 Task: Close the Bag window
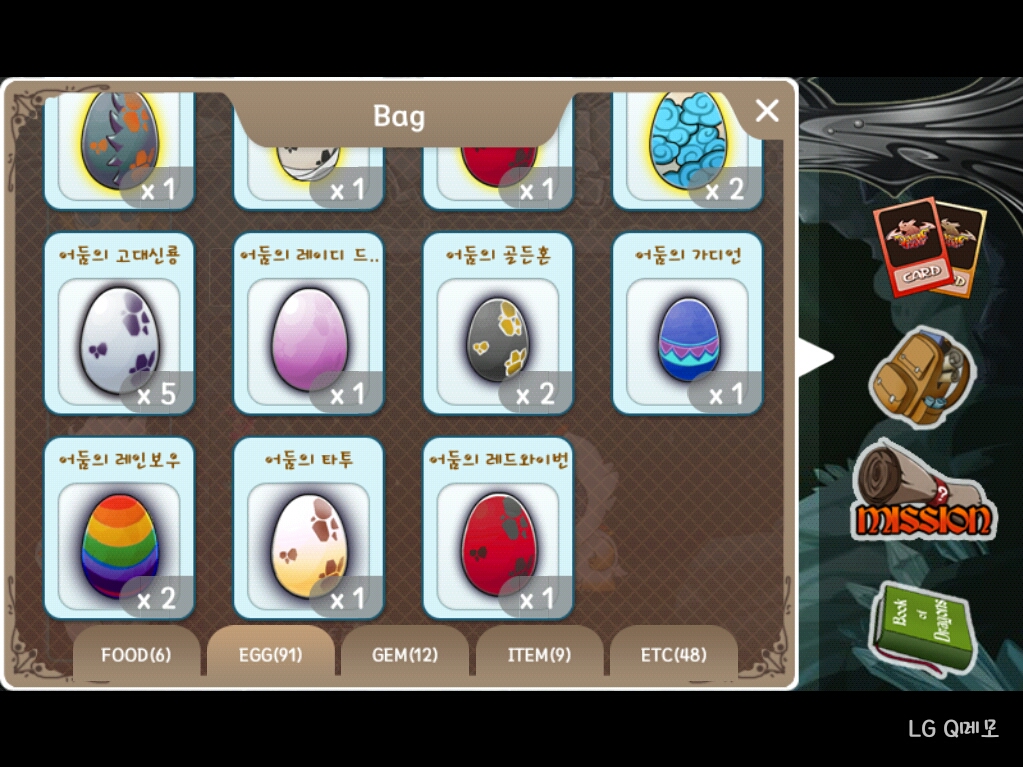click(766, 111)
